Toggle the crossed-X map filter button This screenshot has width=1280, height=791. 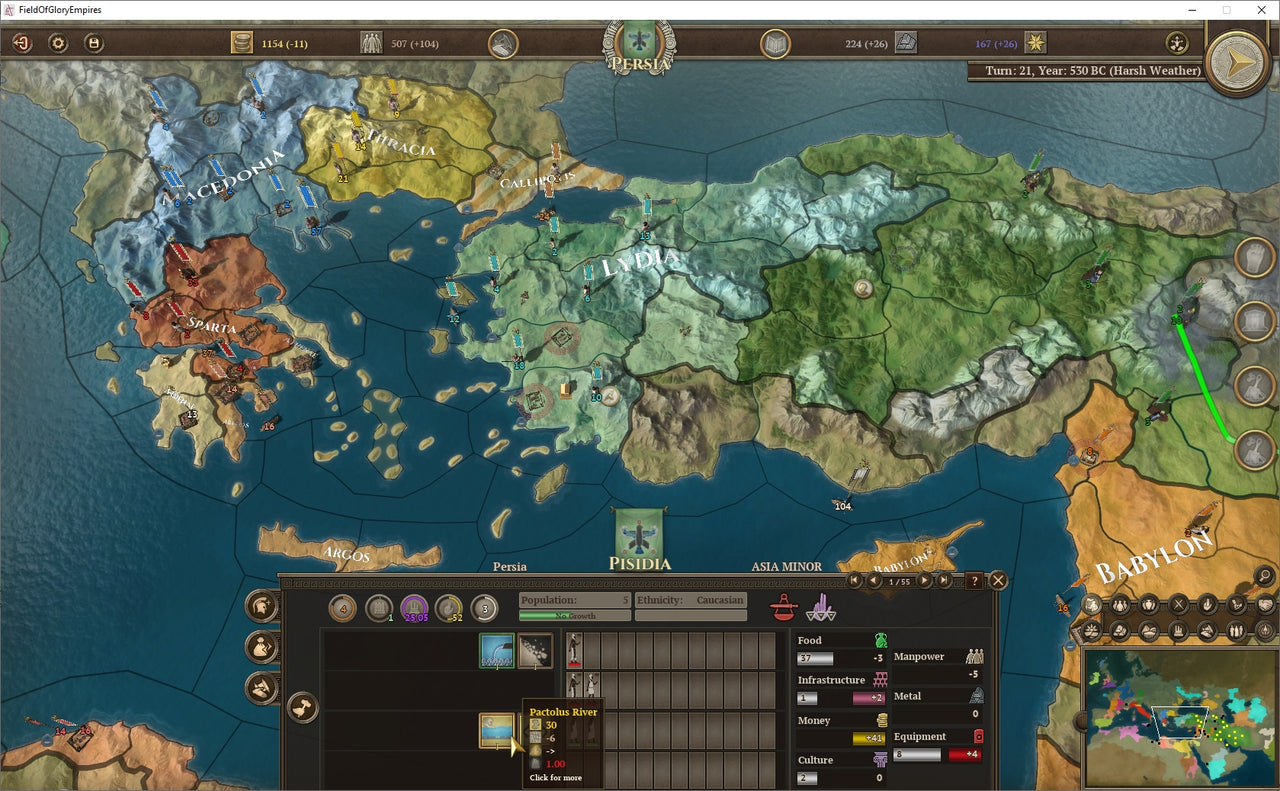point(1178,605)
